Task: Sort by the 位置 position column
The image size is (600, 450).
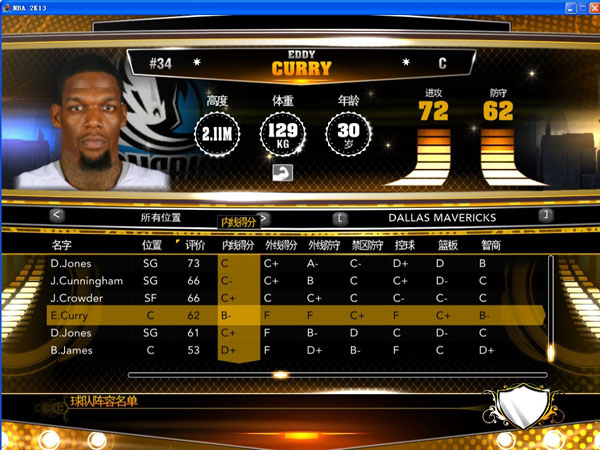Action: (152, 244)
